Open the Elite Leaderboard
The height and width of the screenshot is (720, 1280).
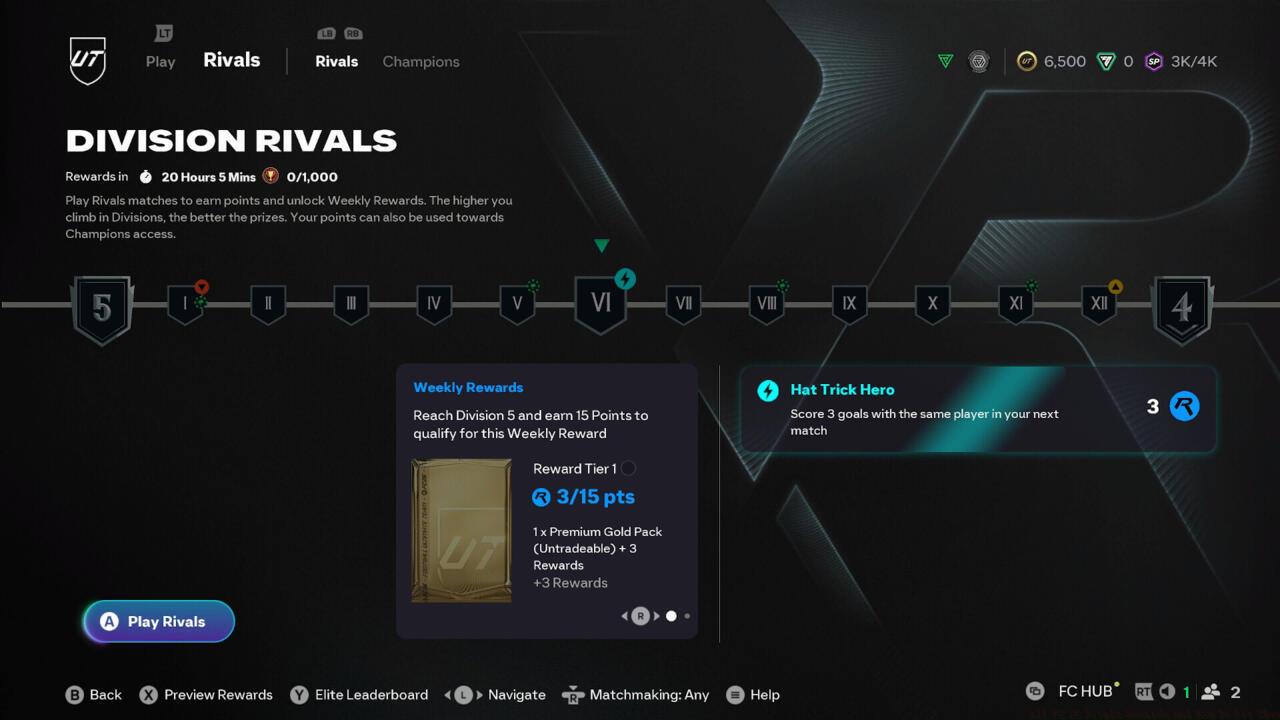click(359, 694)
